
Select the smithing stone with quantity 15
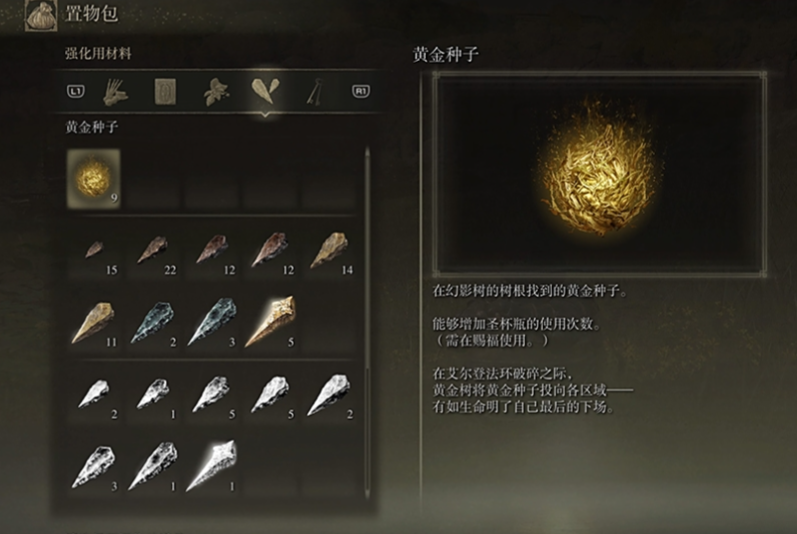[x=93, y=250]
